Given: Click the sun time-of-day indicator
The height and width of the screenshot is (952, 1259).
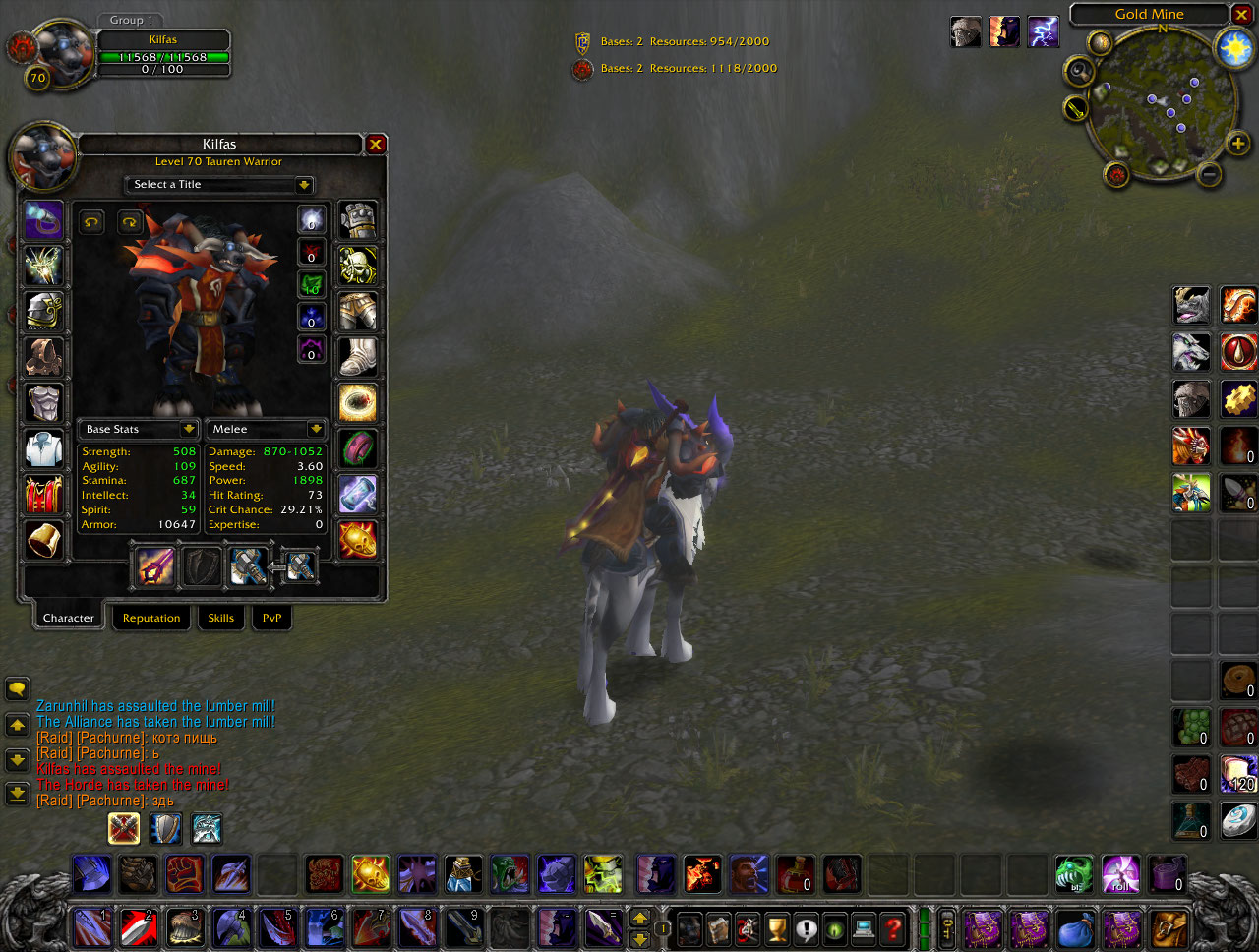Looking at the screenshot, I should 1234,48.
